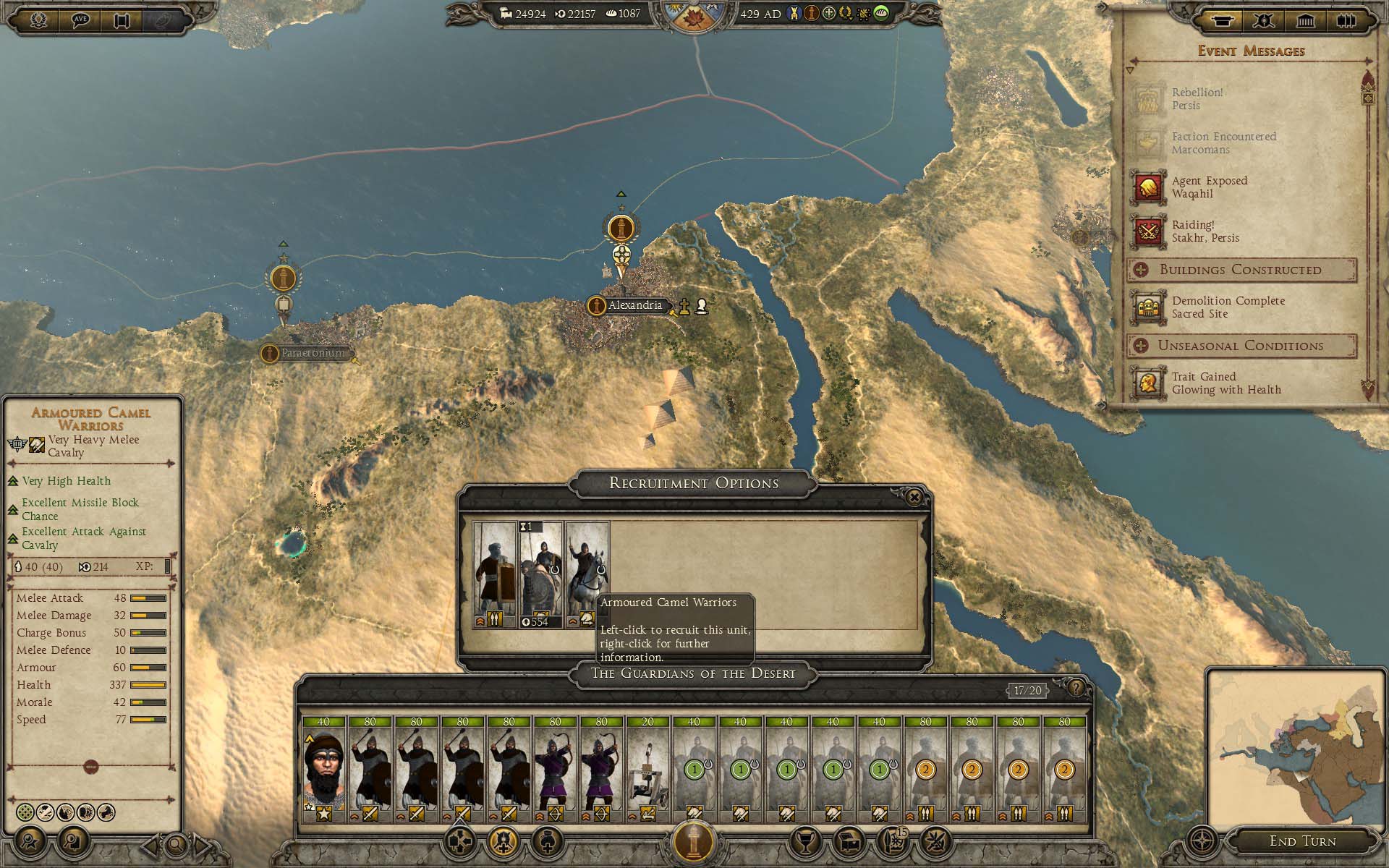The image size is (1389, 868).
Task: Select the Alexandria settlement label
Action: point(634,305)
